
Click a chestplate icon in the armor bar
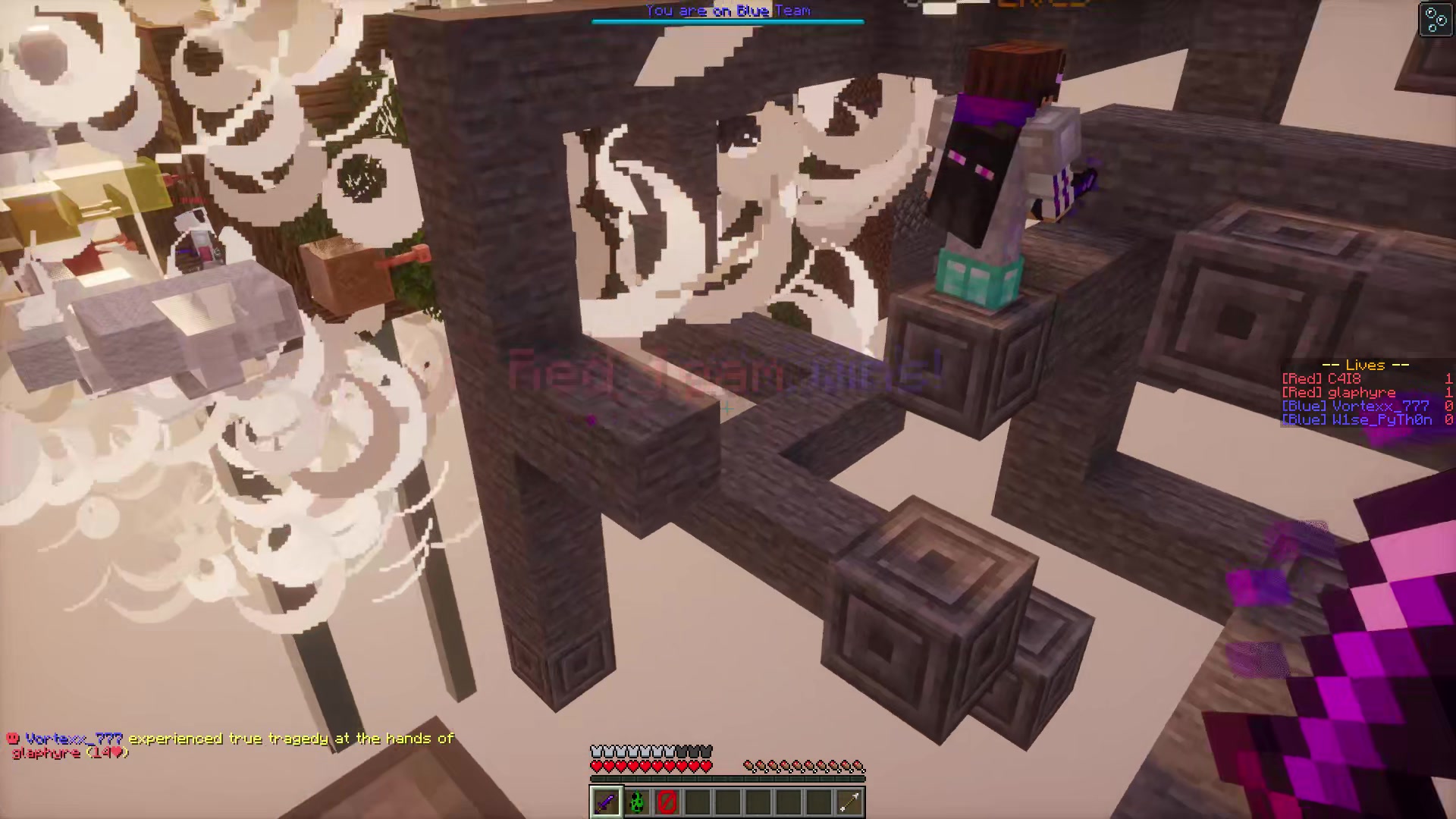[598, 749]
